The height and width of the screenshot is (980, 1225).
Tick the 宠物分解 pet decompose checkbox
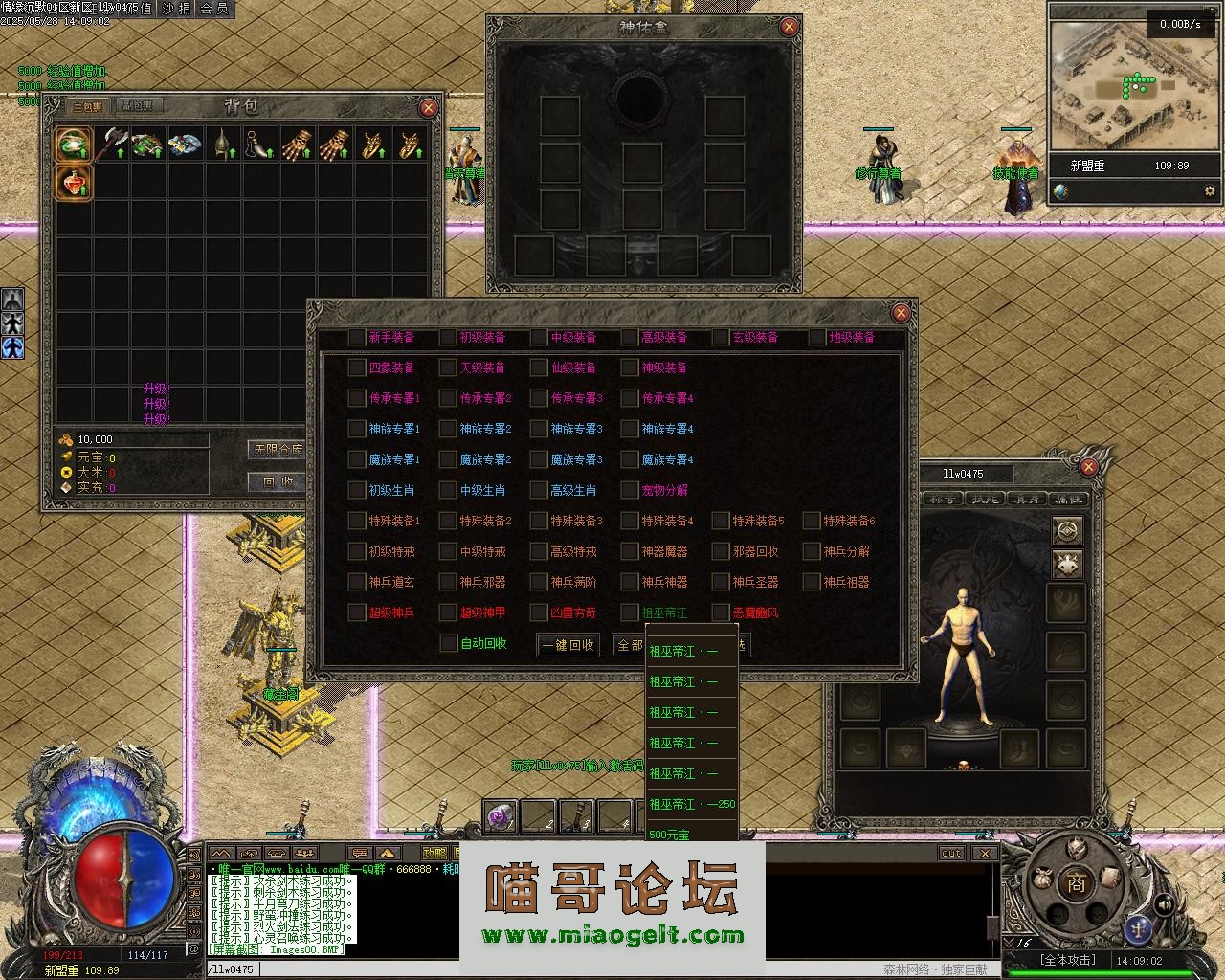pyautogui.click(x=629, y=490)
